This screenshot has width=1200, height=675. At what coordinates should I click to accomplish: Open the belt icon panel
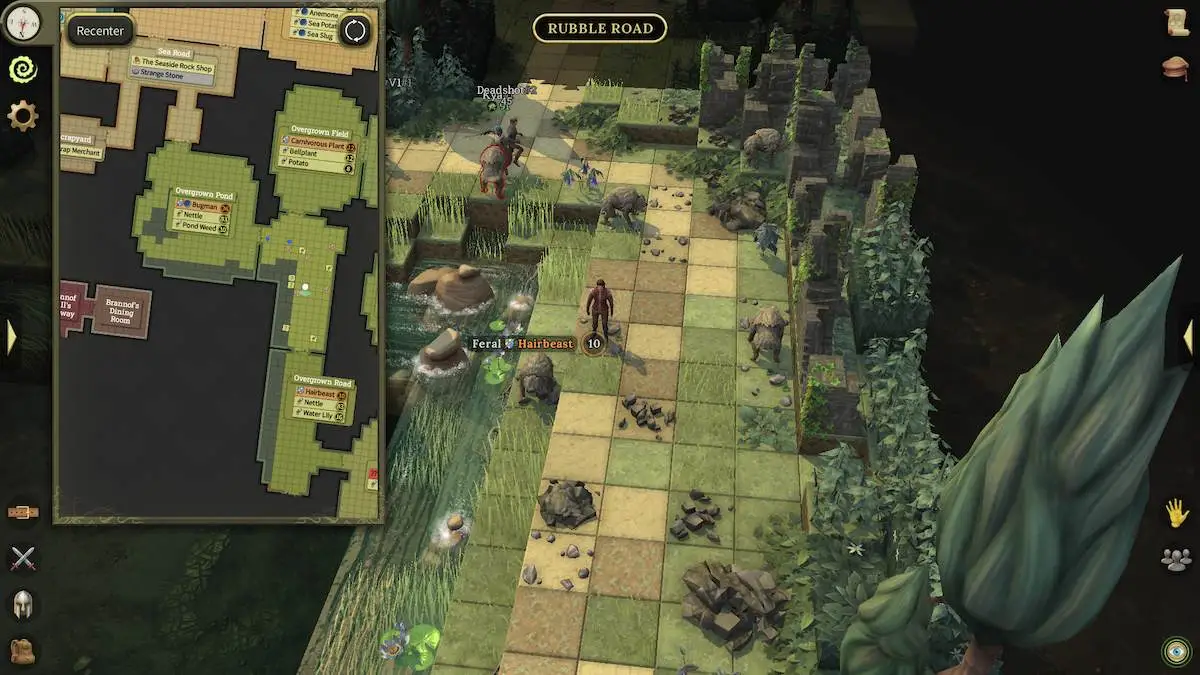22,513
